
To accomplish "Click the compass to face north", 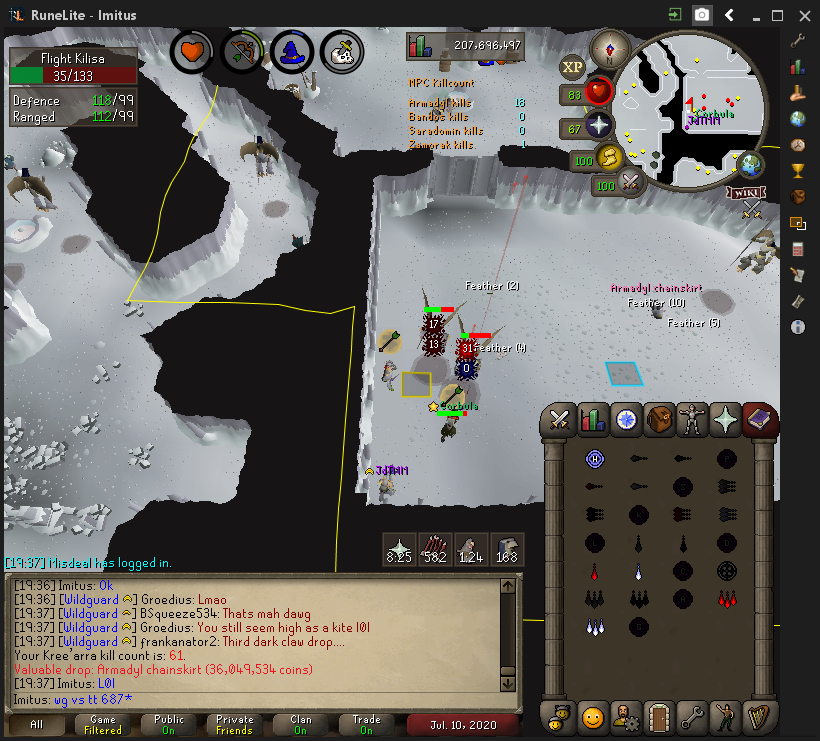I will click(608, 47).
